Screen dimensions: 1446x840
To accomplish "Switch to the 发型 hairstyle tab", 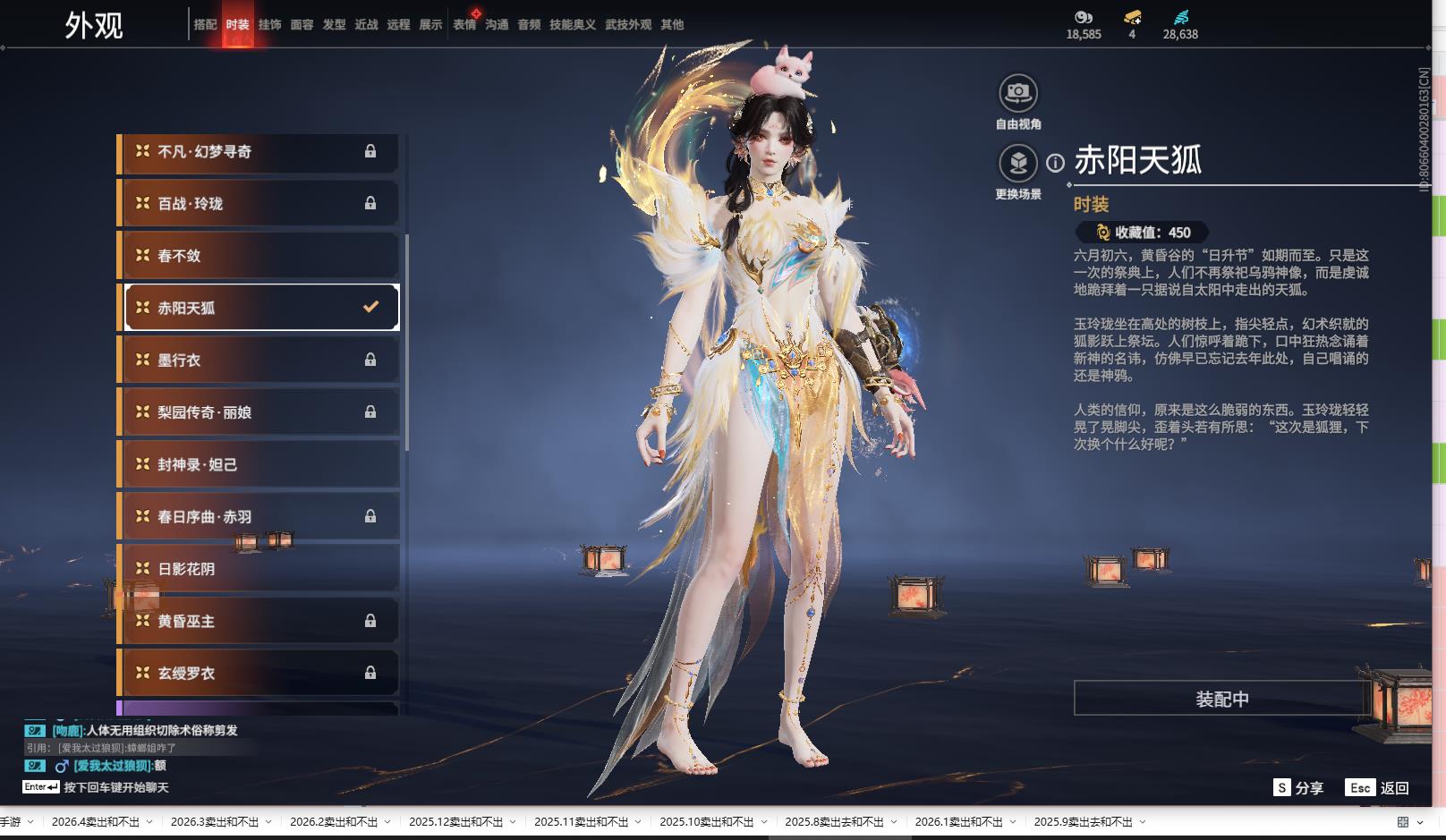I will pos(334,25).
